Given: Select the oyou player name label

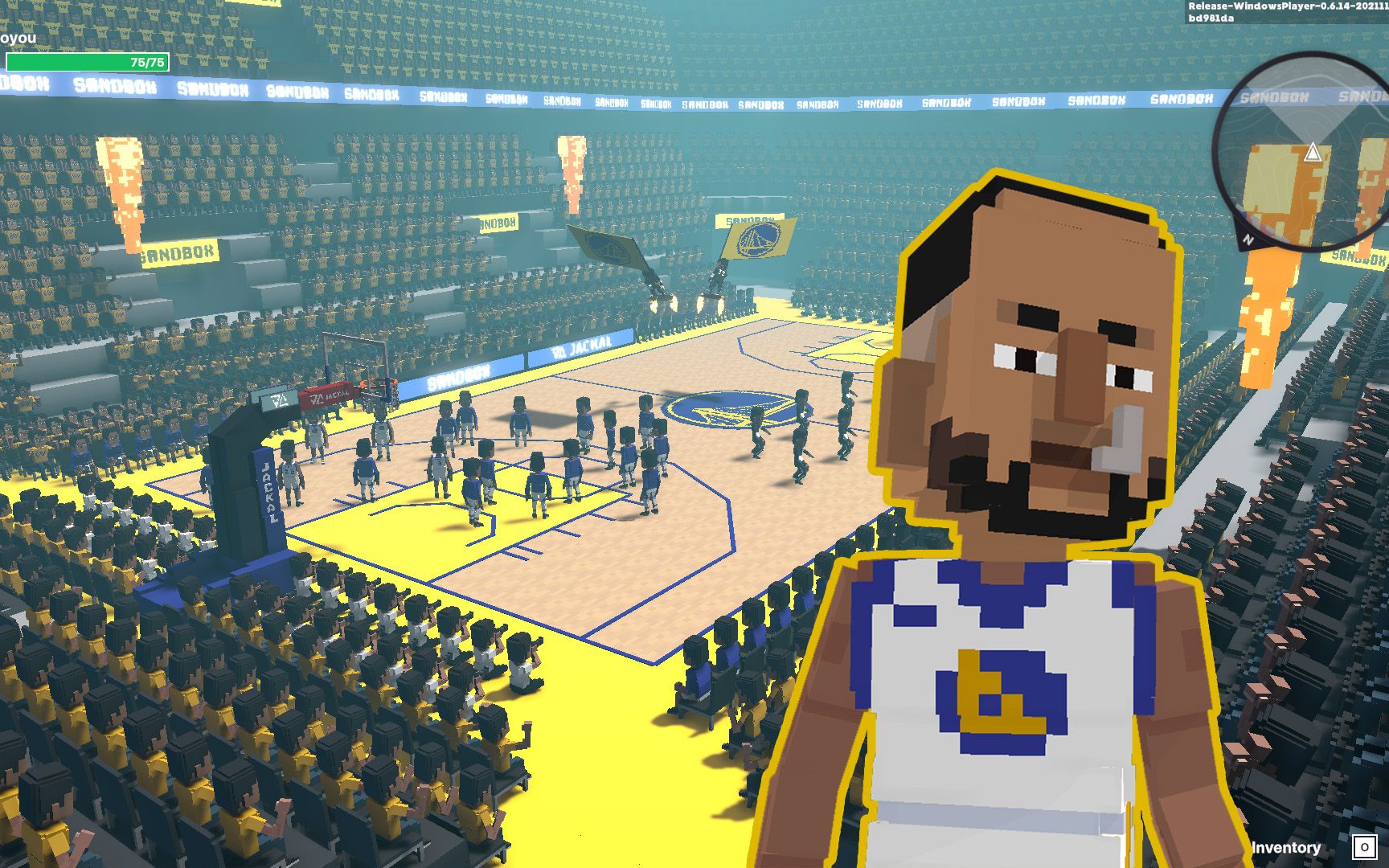Looking at the screenshot, I should point(18,38).
